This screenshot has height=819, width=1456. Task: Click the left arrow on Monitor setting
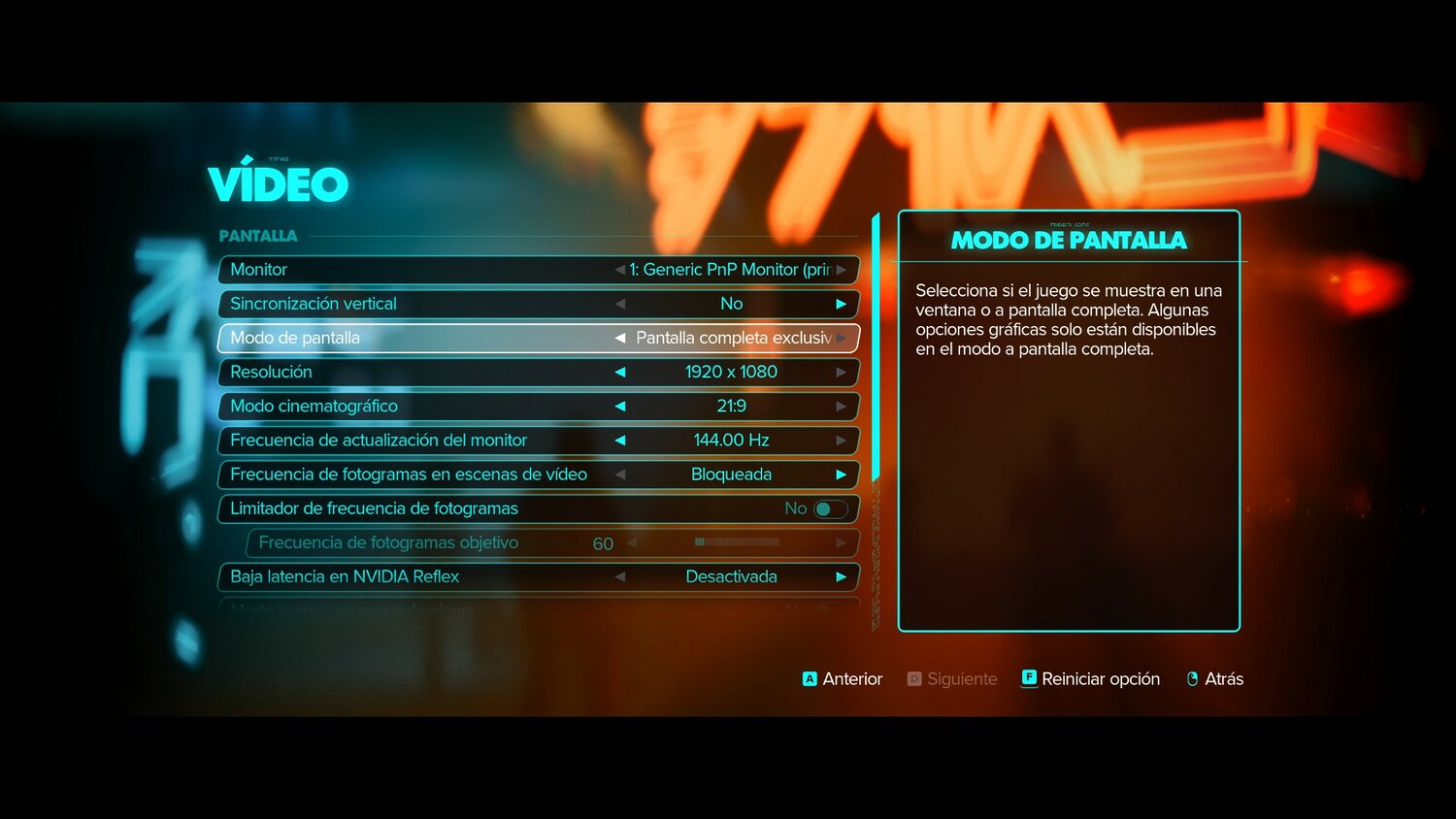point(620,270)
